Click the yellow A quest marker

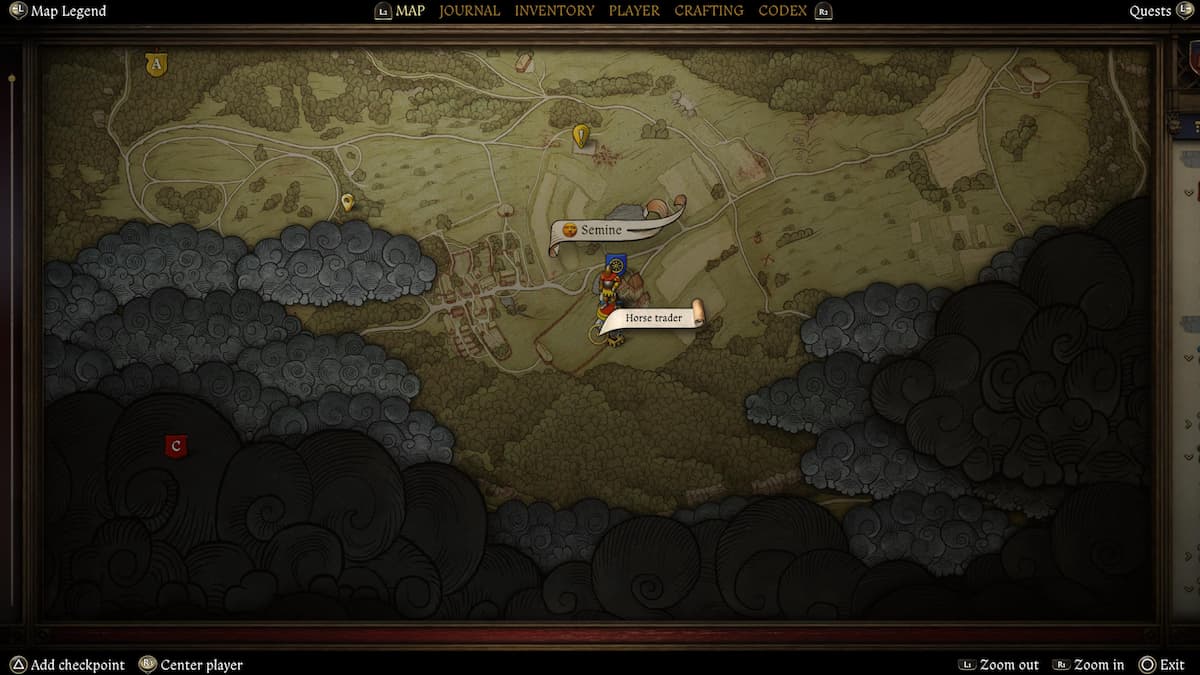(155, 65)
